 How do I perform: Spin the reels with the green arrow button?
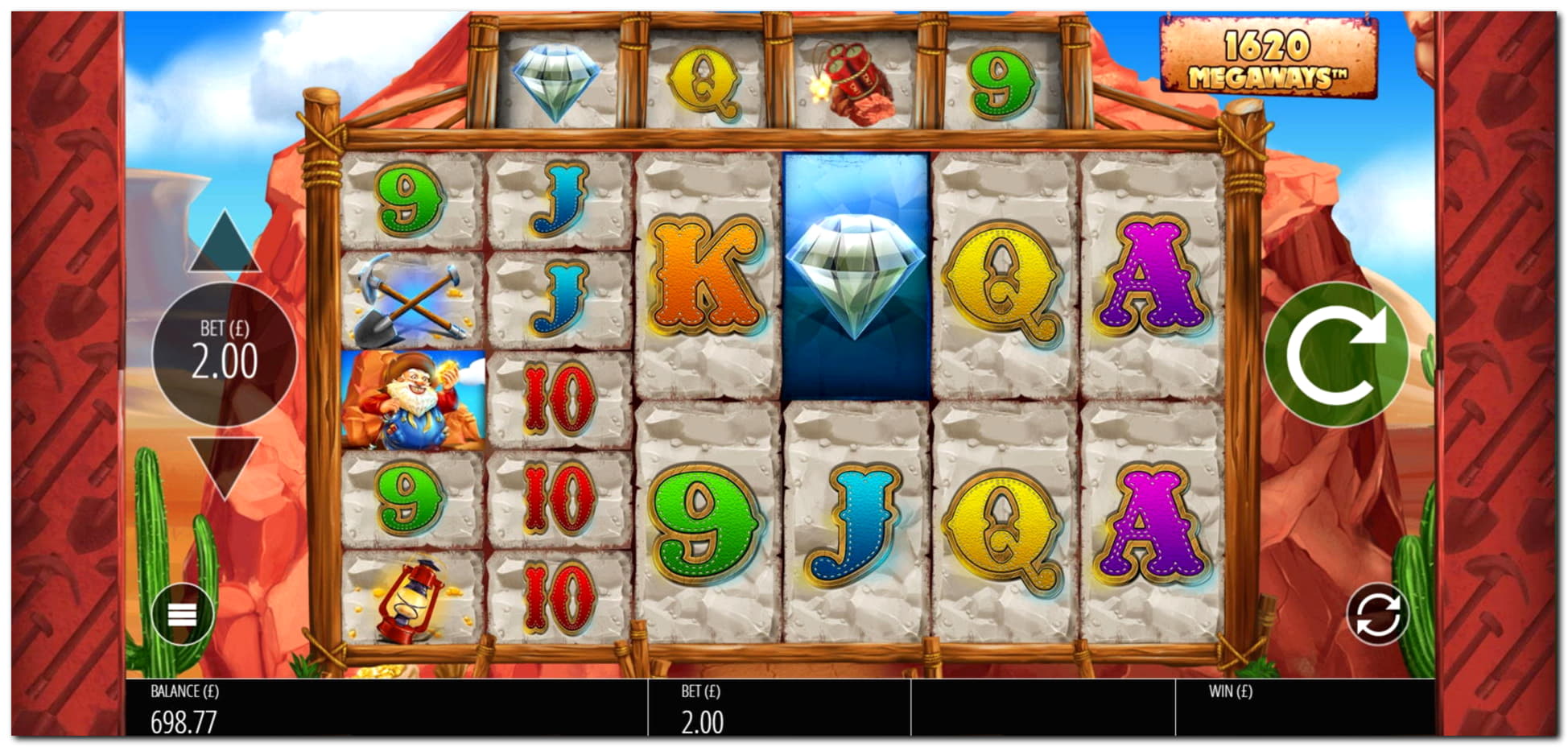(x=1336, y=355)
